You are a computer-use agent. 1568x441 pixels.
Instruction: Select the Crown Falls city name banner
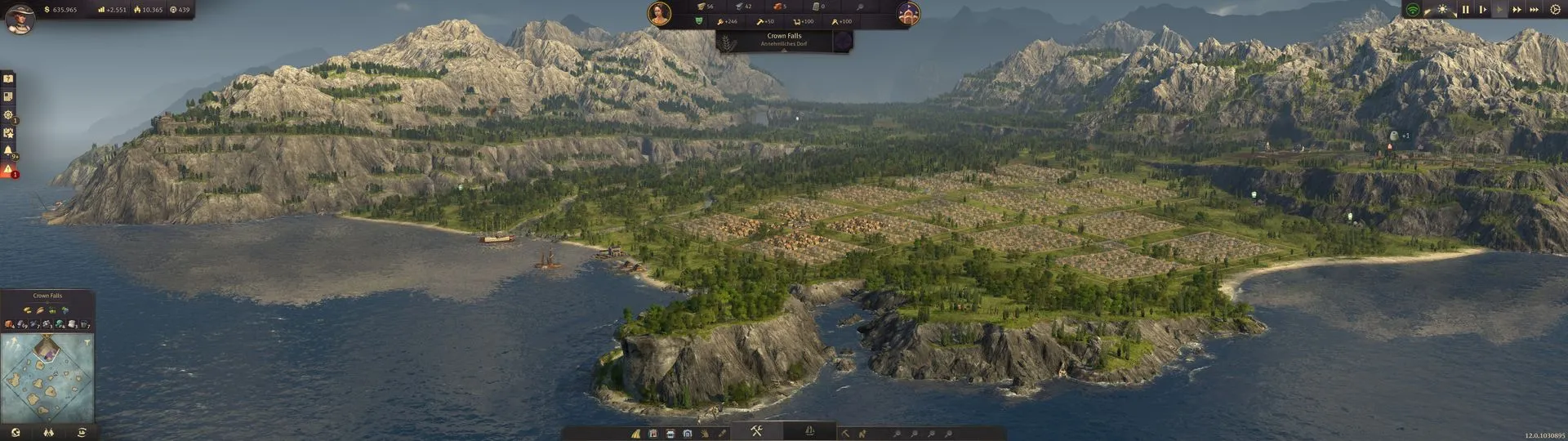pos(784,39)
